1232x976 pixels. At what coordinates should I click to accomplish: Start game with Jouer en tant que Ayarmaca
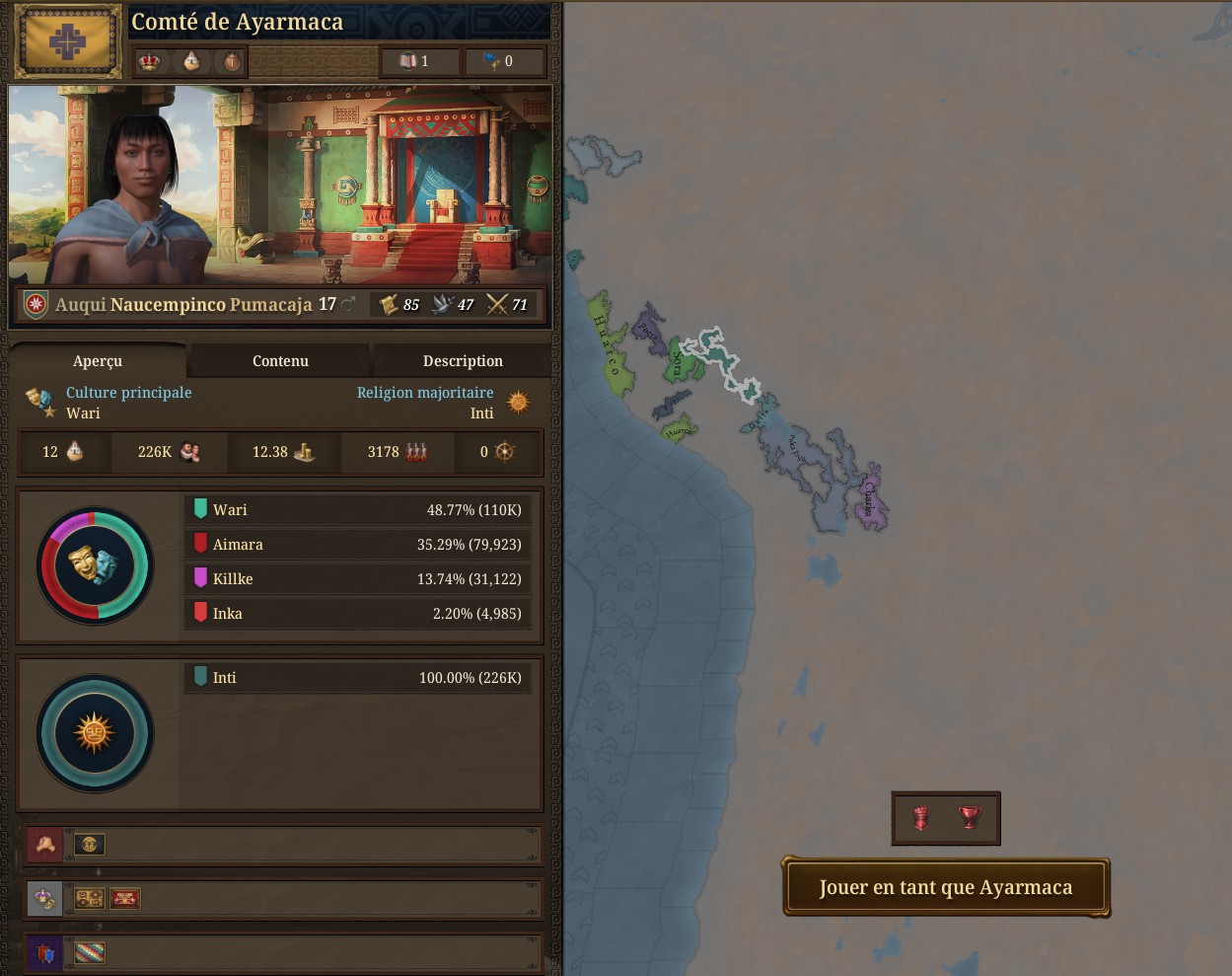pyautogui.click(x=945, y=887)
